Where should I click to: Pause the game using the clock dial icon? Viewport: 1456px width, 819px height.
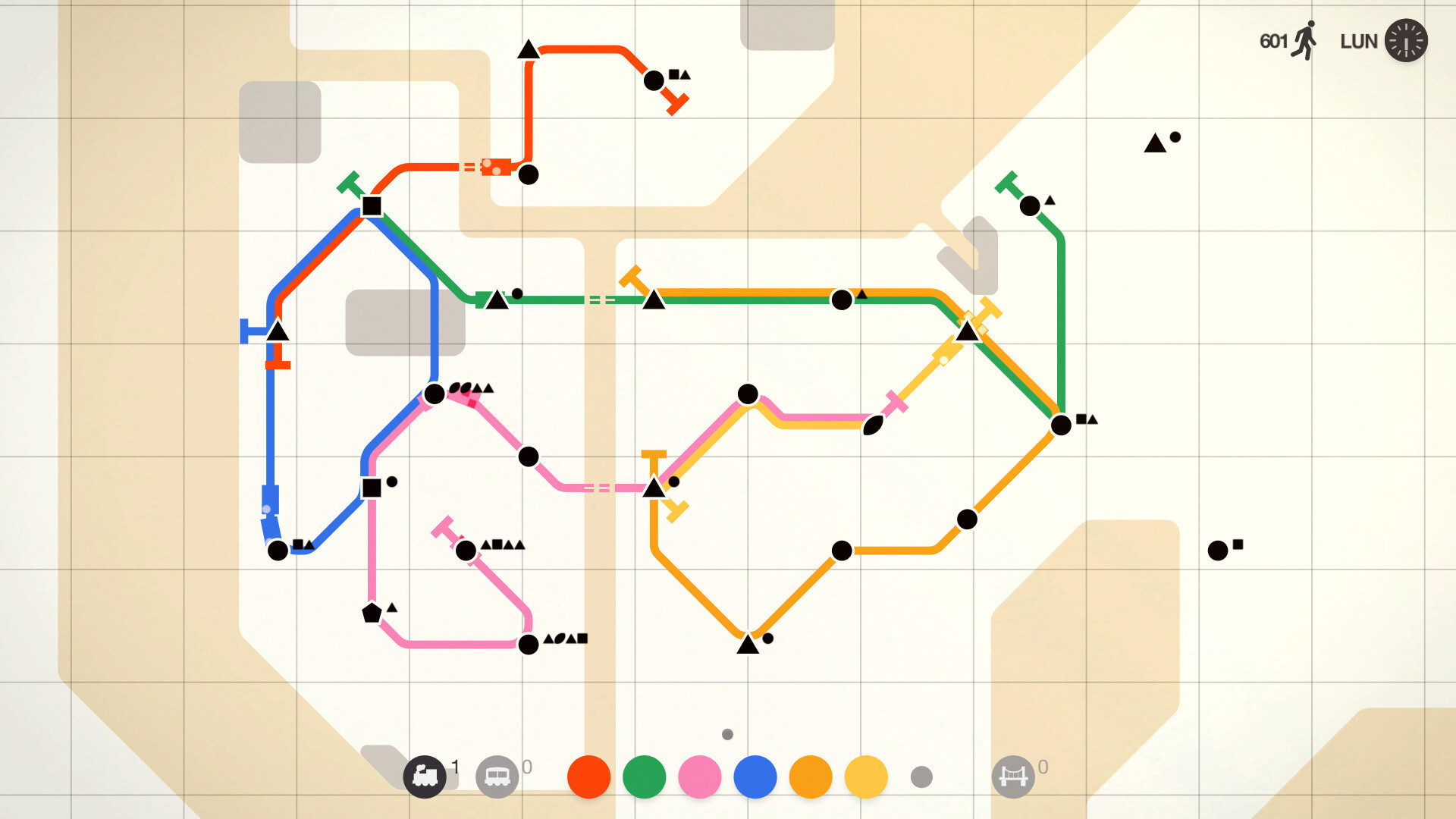pos(1407,40)
